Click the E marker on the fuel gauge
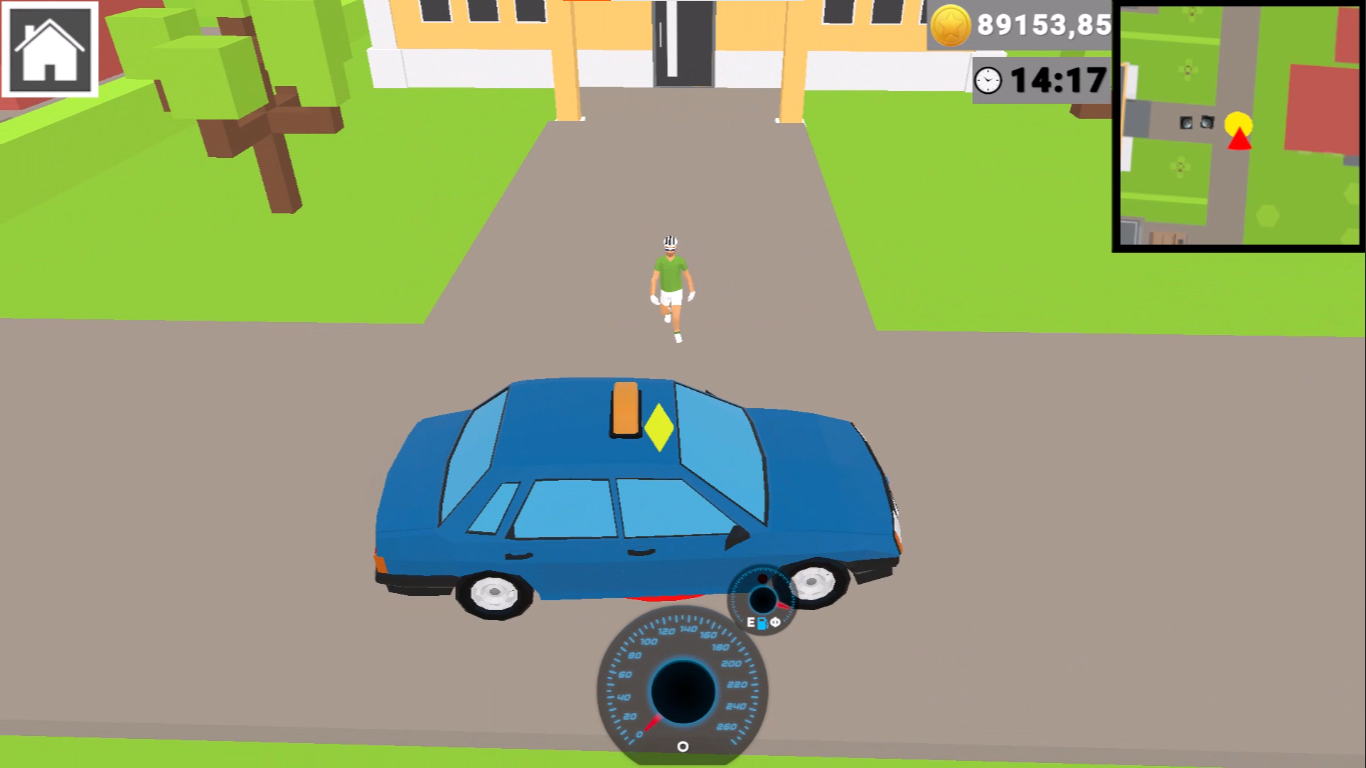This screenshot has height=768, width=1366. [x=750, y=621]
